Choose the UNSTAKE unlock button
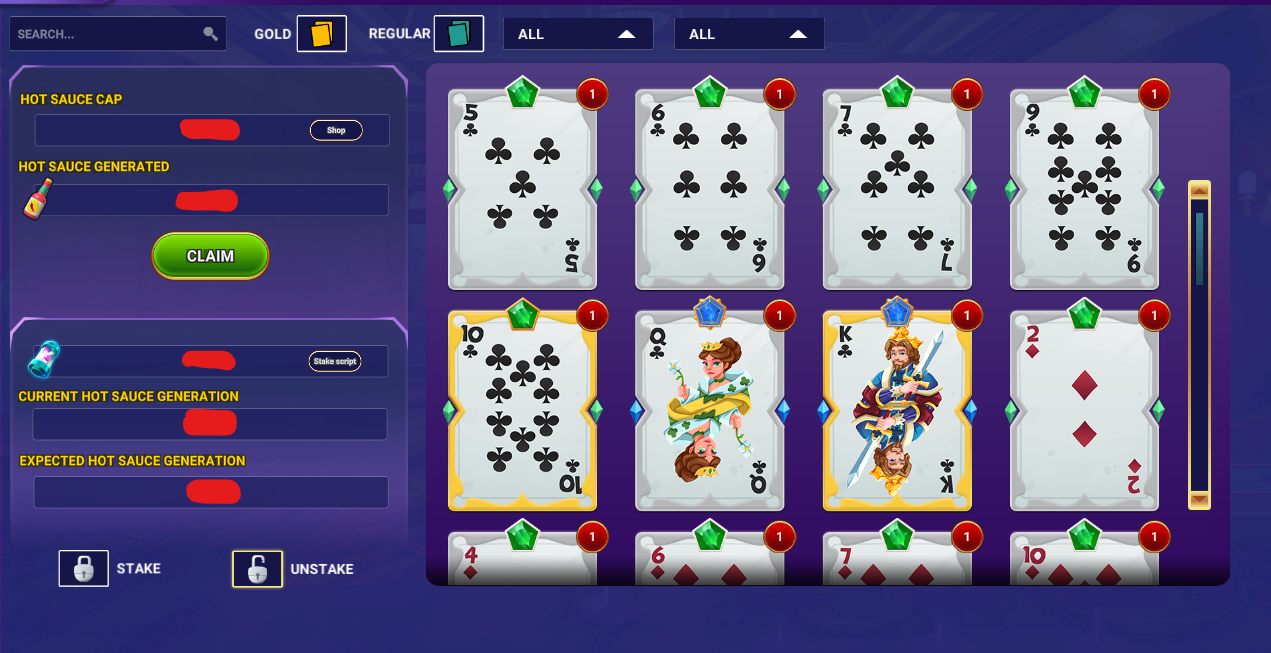The width and height of the screenshot is (1271, 653). point(257,569)
